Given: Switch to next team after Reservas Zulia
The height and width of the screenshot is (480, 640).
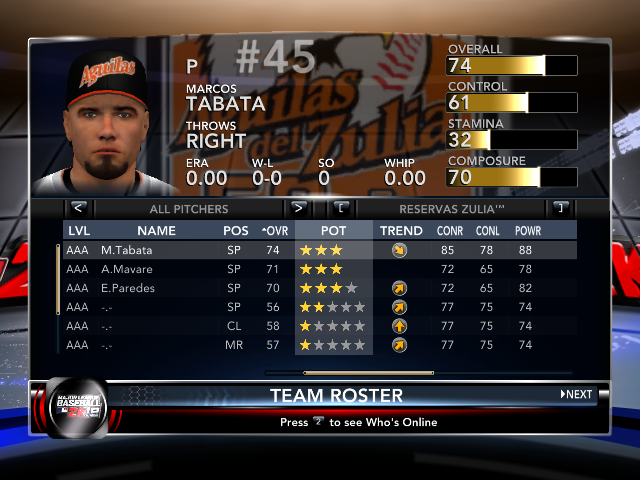Looking at the screenshot, I should click(560, 209).
